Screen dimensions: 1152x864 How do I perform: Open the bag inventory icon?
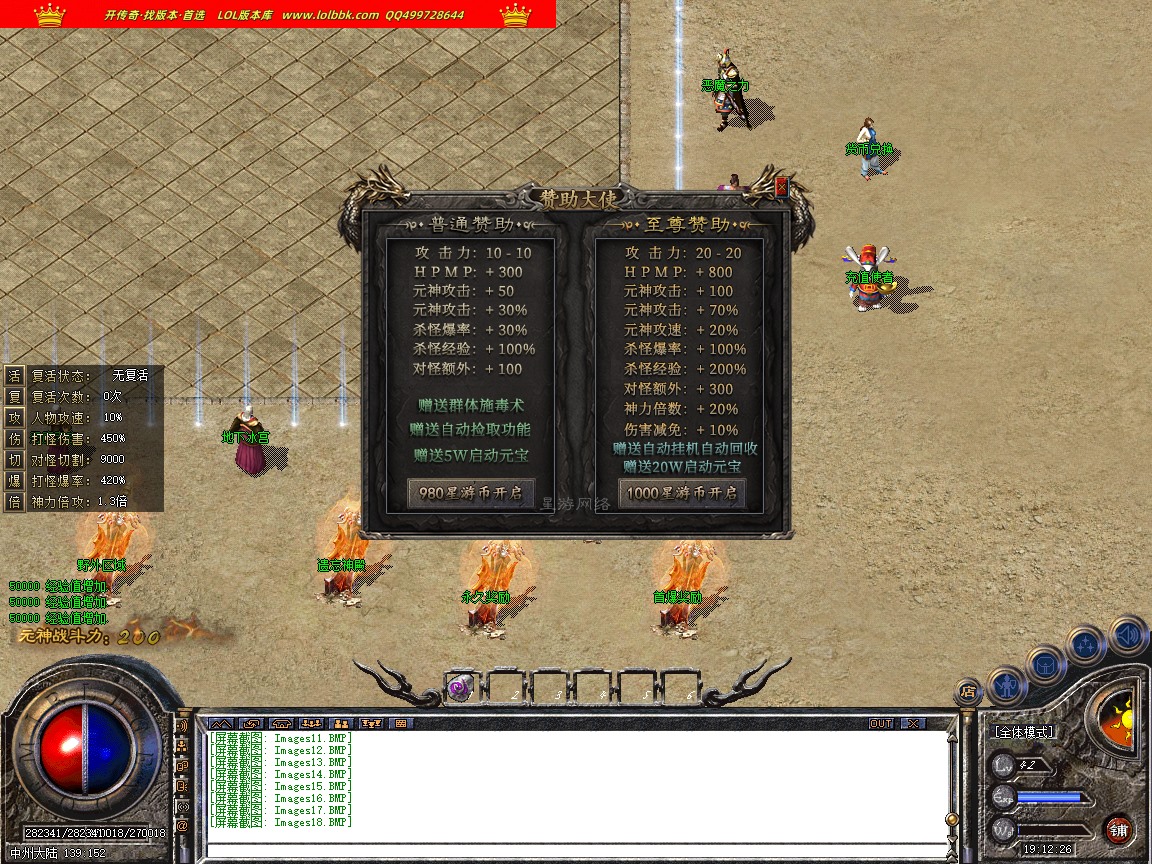coord(1046,663)
